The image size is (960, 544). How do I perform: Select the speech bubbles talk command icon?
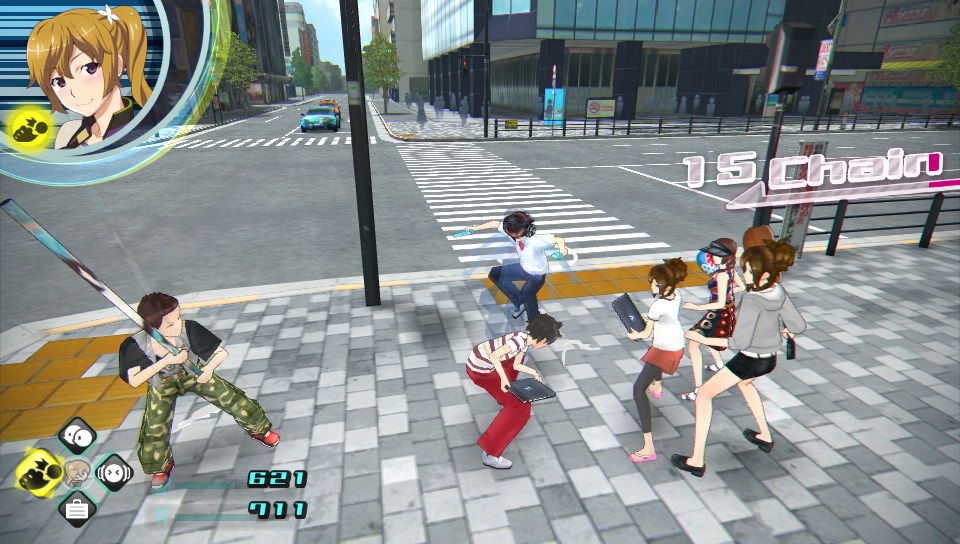76,436
